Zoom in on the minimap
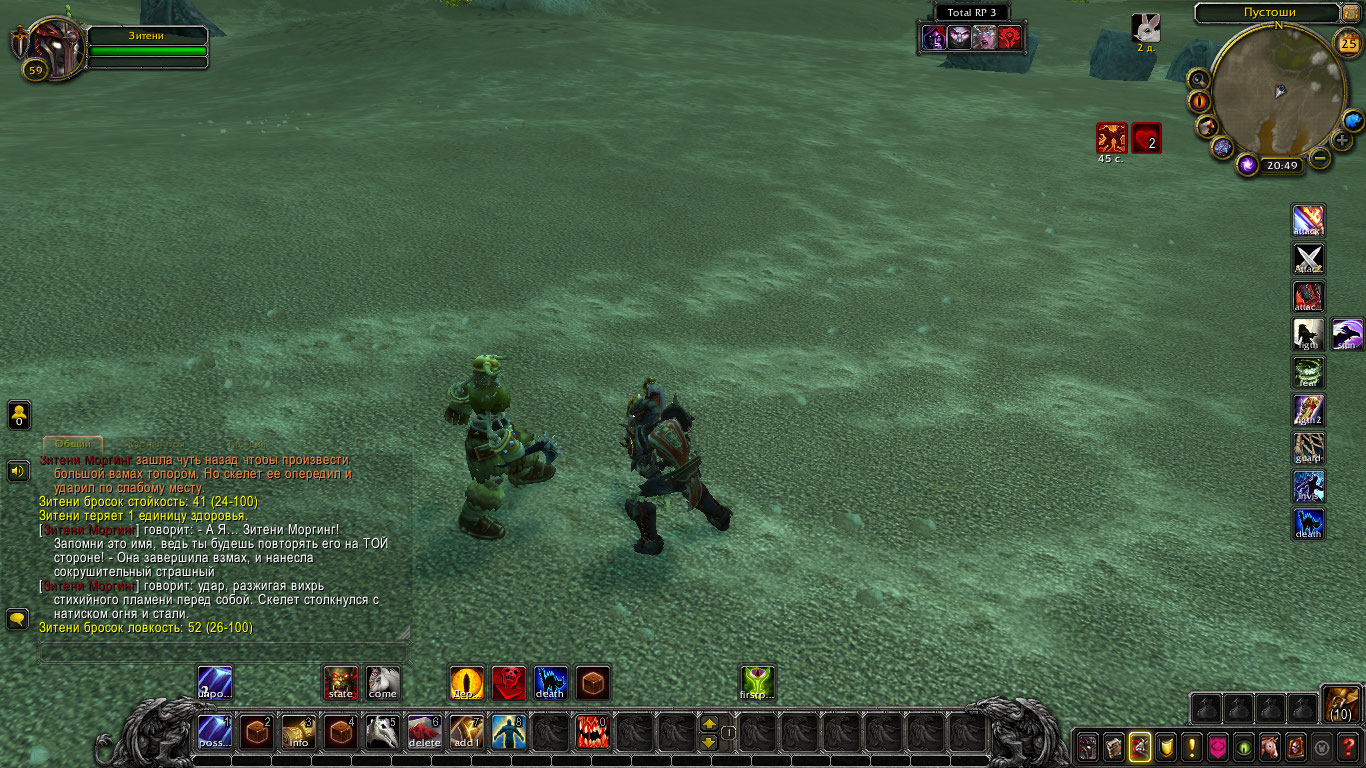Image resolution: width=1366 pixels, height=768 pixels. pyautogui.click(x=1342, y=140)
